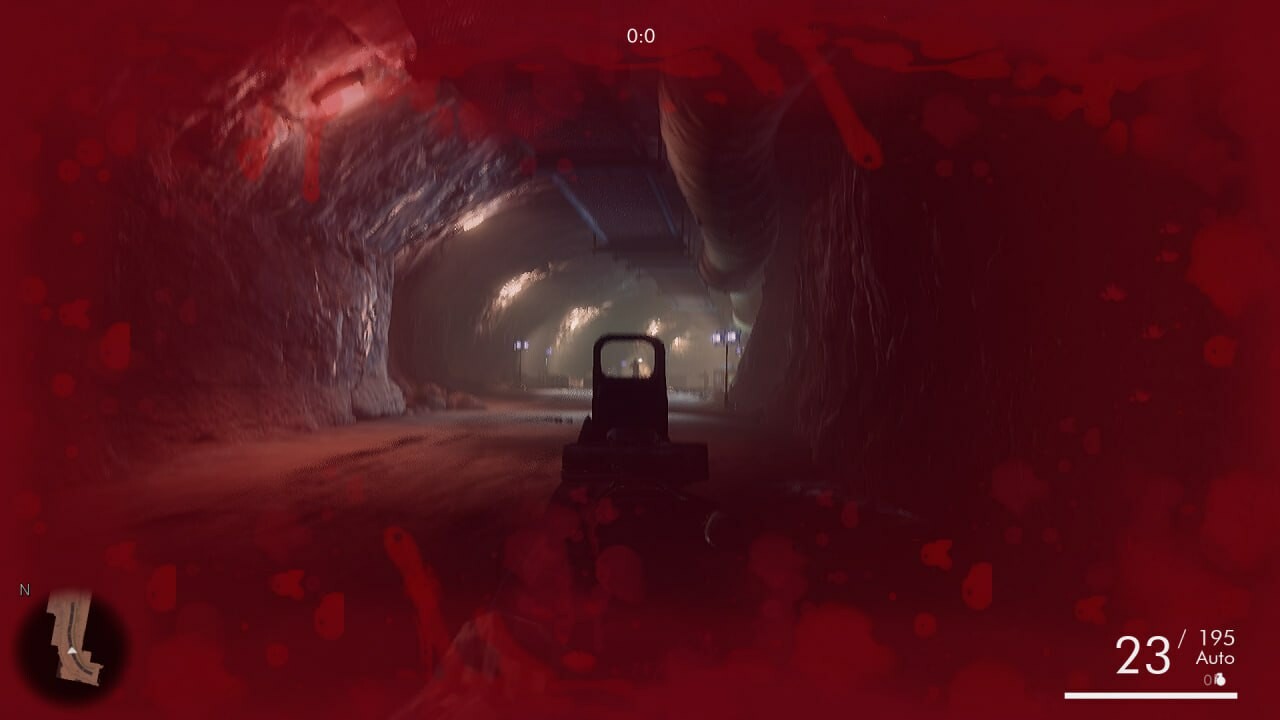Click the North compass marker by the minimap
This screenshot has height=720, width=1280.
[26, 589]
